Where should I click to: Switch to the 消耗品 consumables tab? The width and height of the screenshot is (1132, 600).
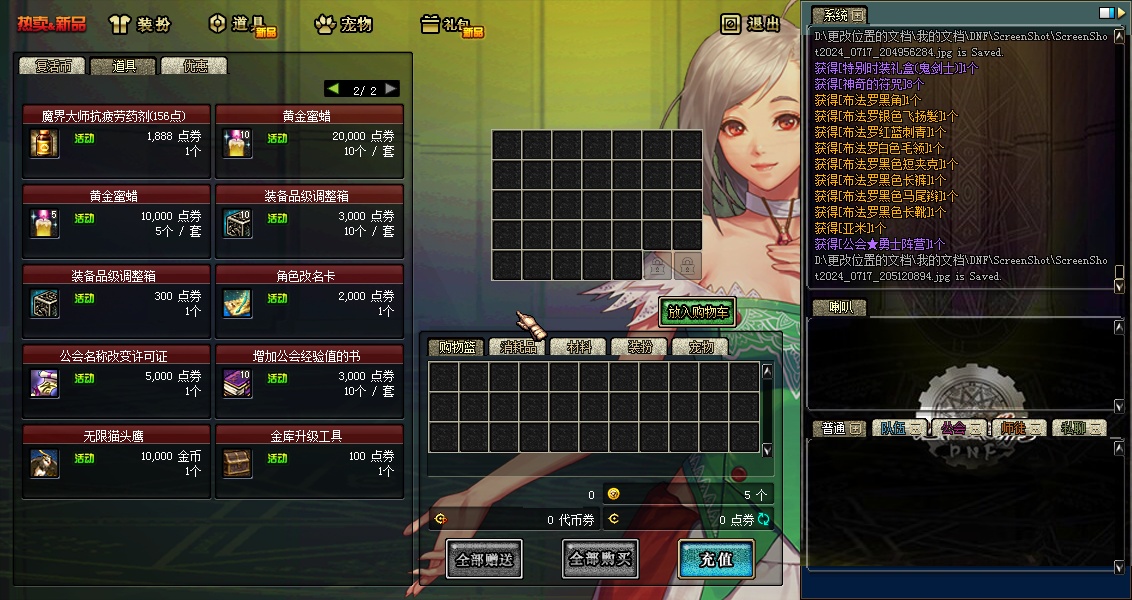[x=518, y=347]
